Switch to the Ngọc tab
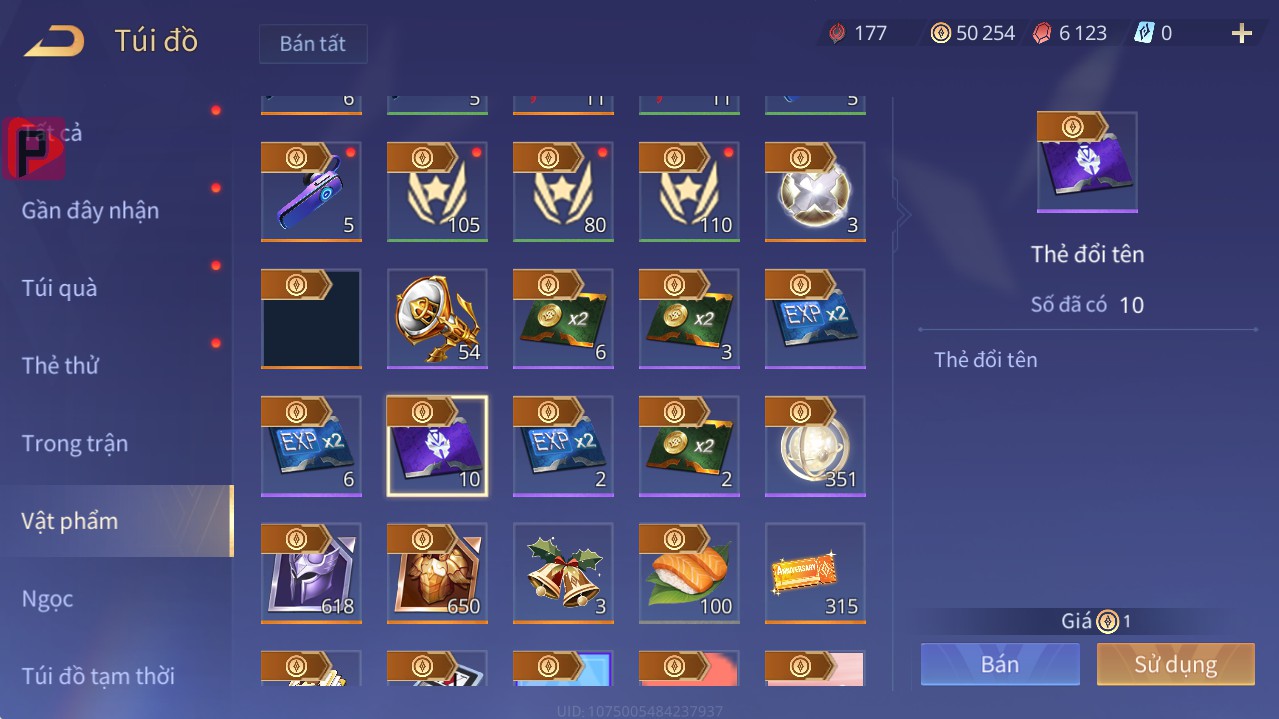1279x719 pixels. tap(48, 599)
